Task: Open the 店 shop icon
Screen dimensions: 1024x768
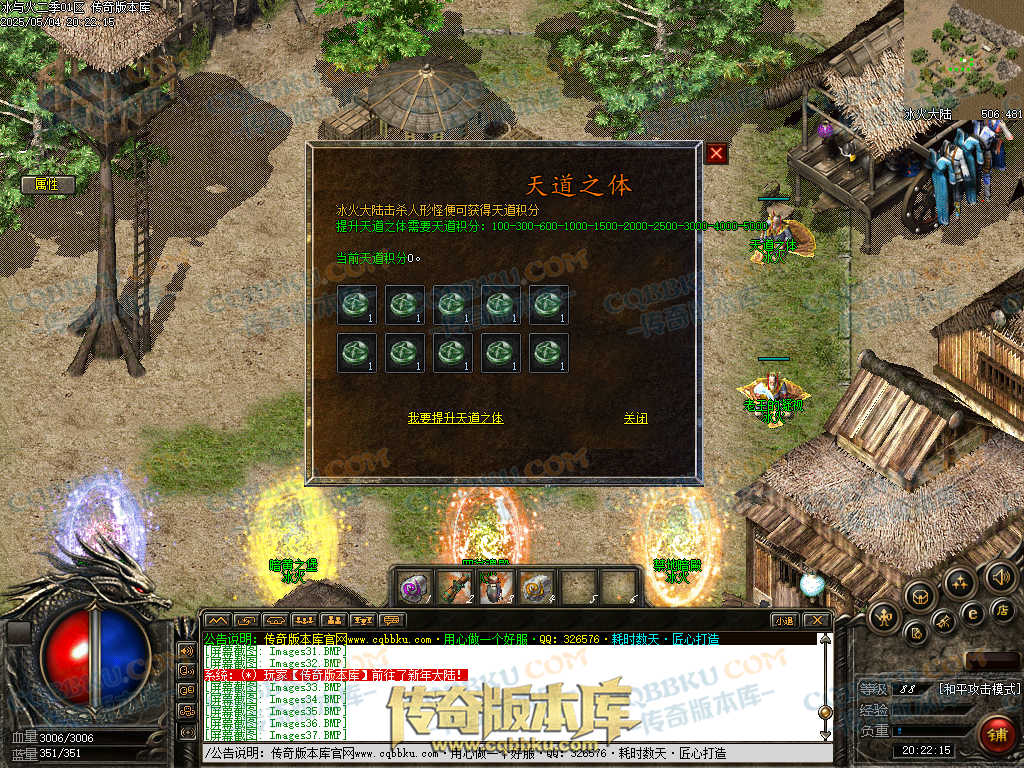Action: 1004,609
